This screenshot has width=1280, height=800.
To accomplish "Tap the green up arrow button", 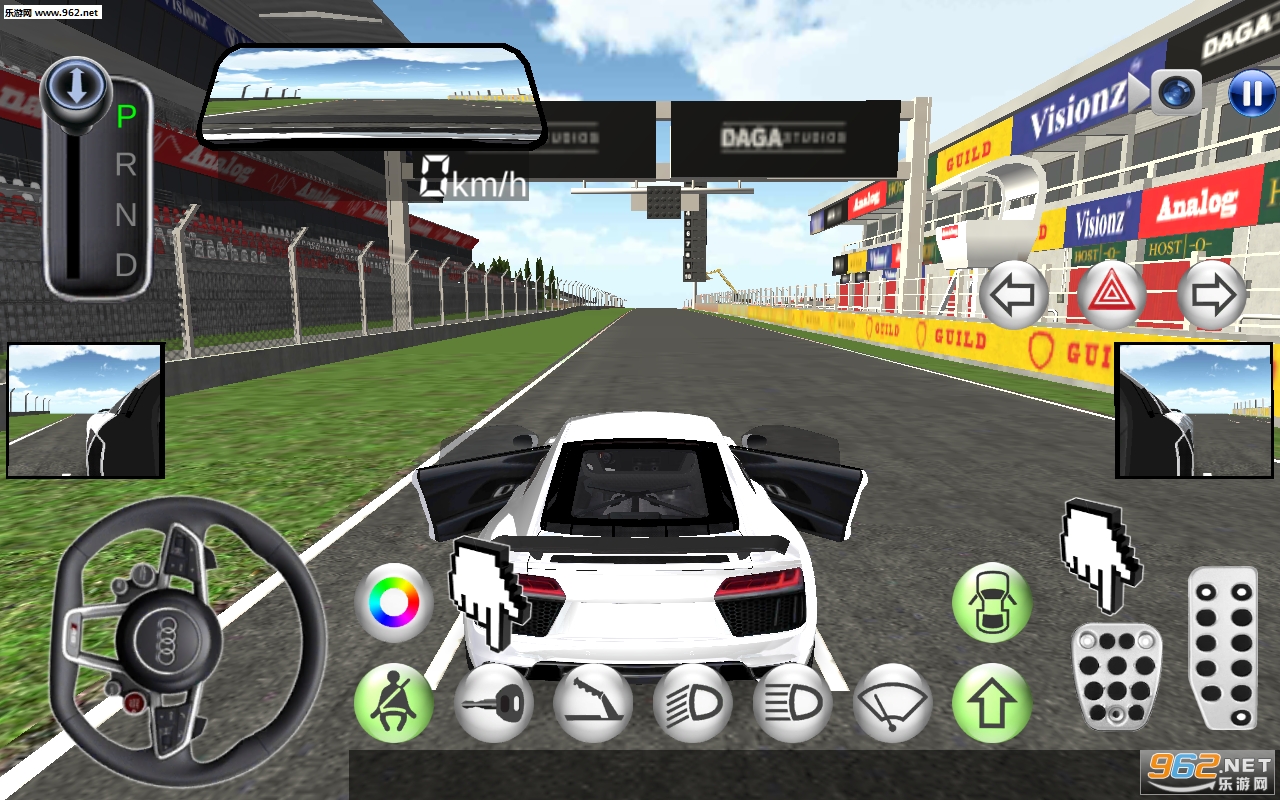I will [991, 703].
